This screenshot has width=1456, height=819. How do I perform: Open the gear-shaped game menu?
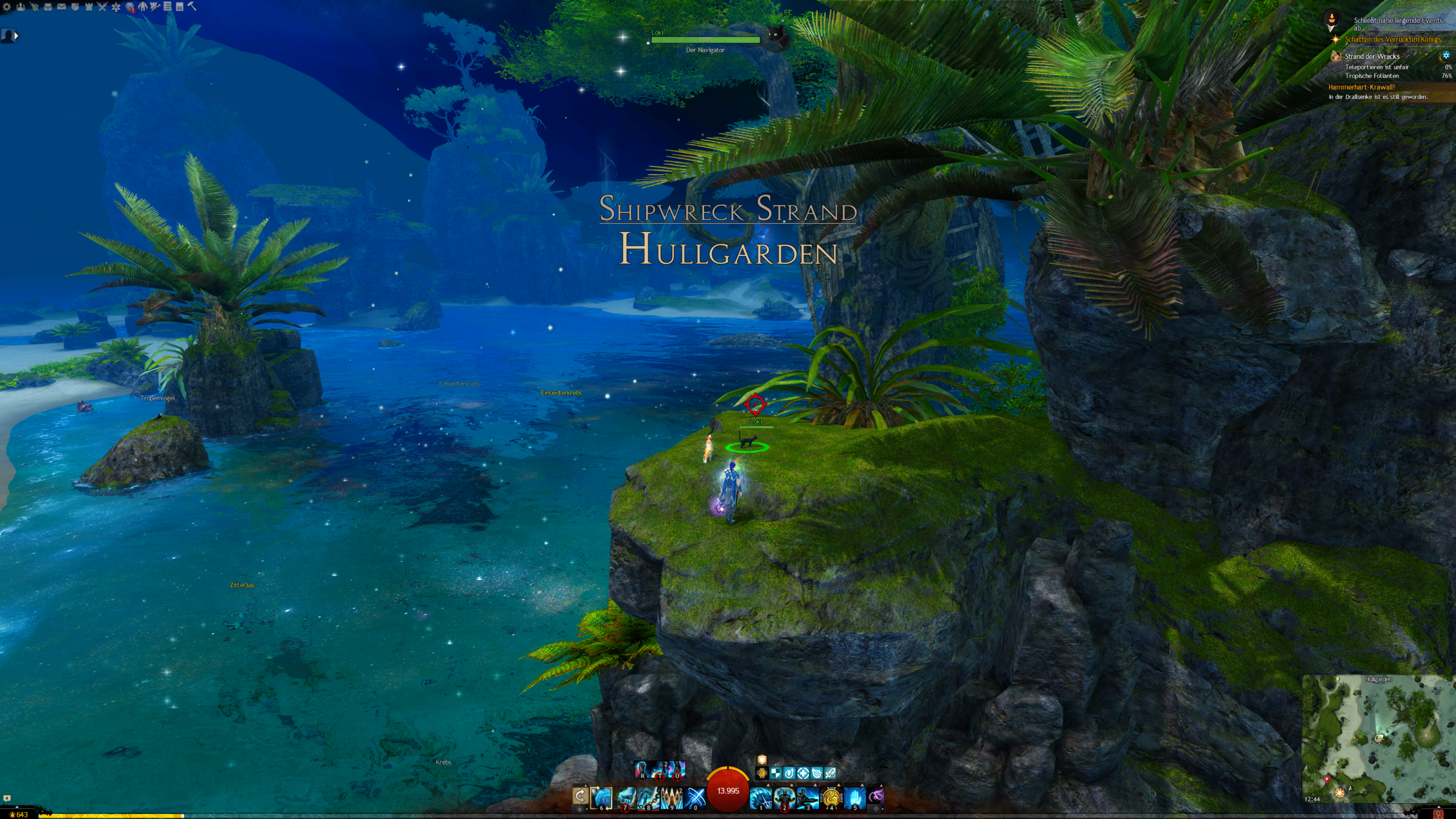pos(7,7)
